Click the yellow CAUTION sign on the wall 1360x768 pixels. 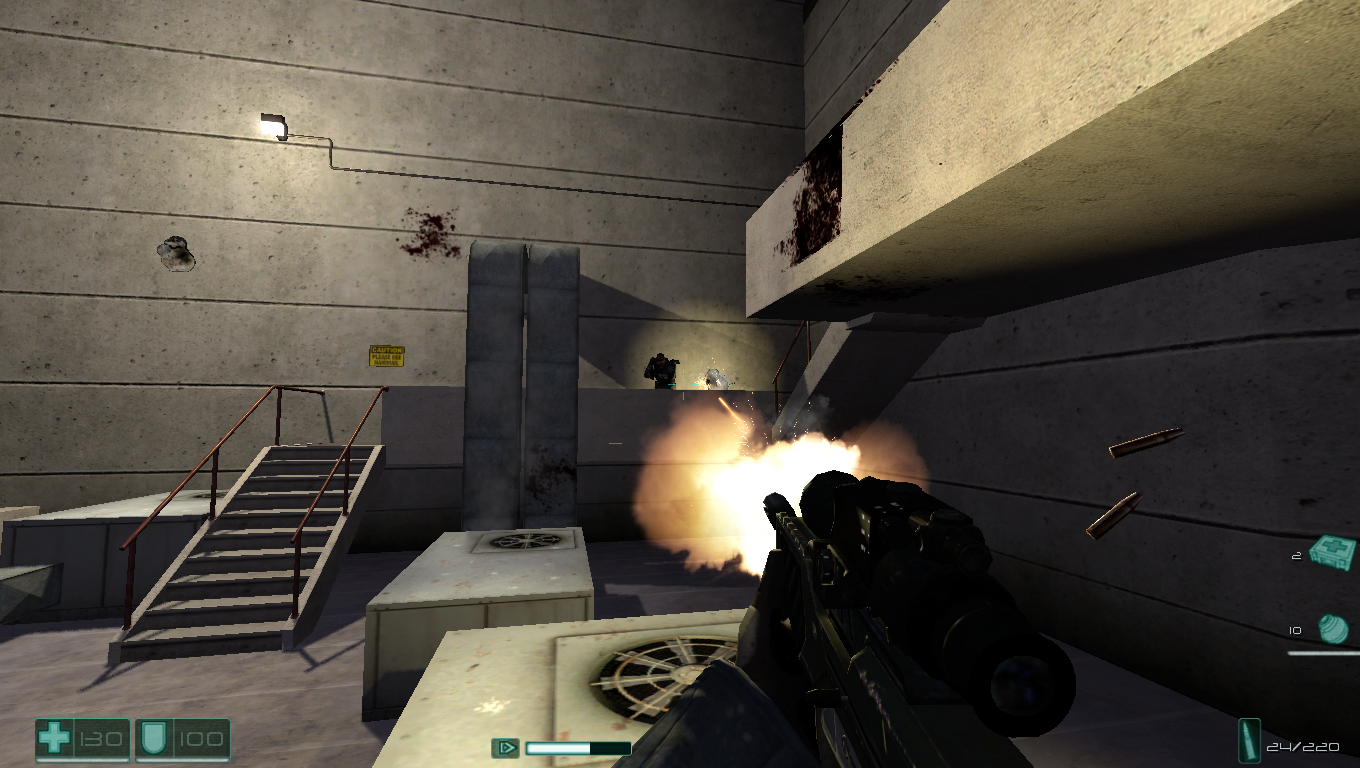pos(385,355)
